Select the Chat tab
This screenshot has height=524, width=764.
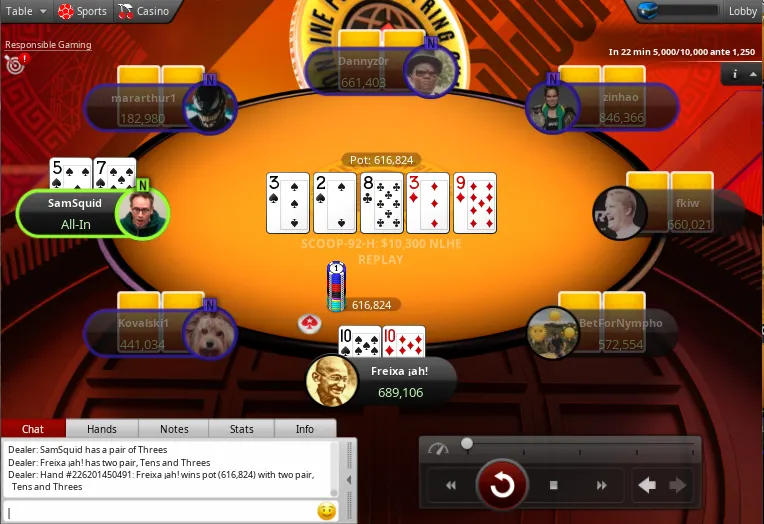[x=33, y=429]
